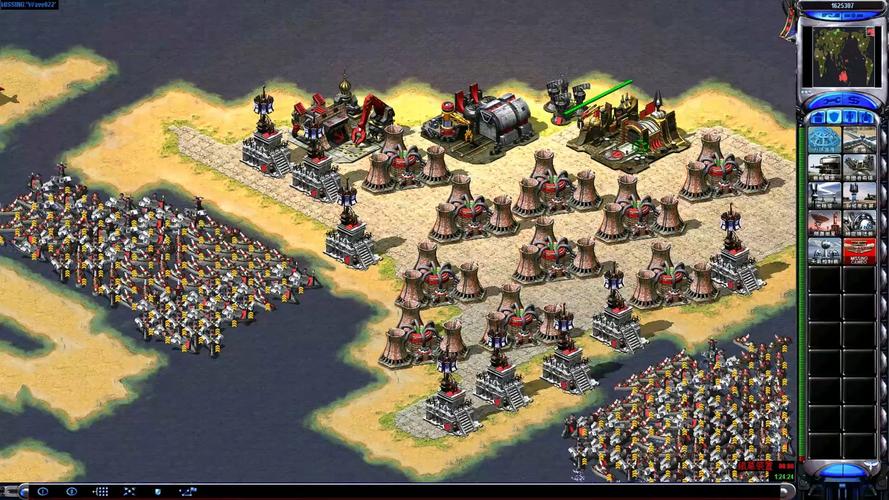Switch to the infantry build tab

849,118
